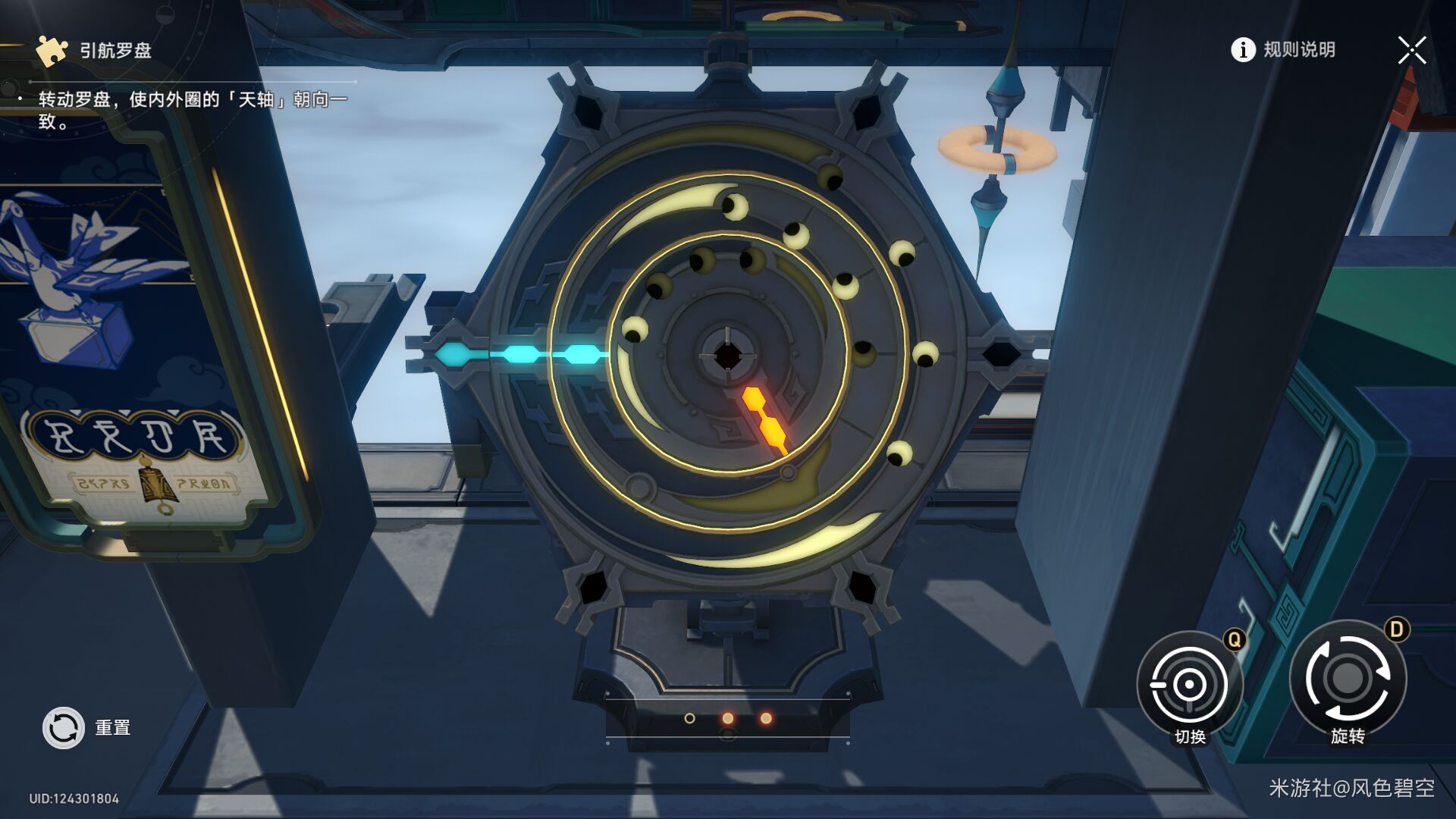The height and width of the screenshot is (819, 1456).
Task: Open the 规则说明 rules explanation
Action: (1283, 50)
